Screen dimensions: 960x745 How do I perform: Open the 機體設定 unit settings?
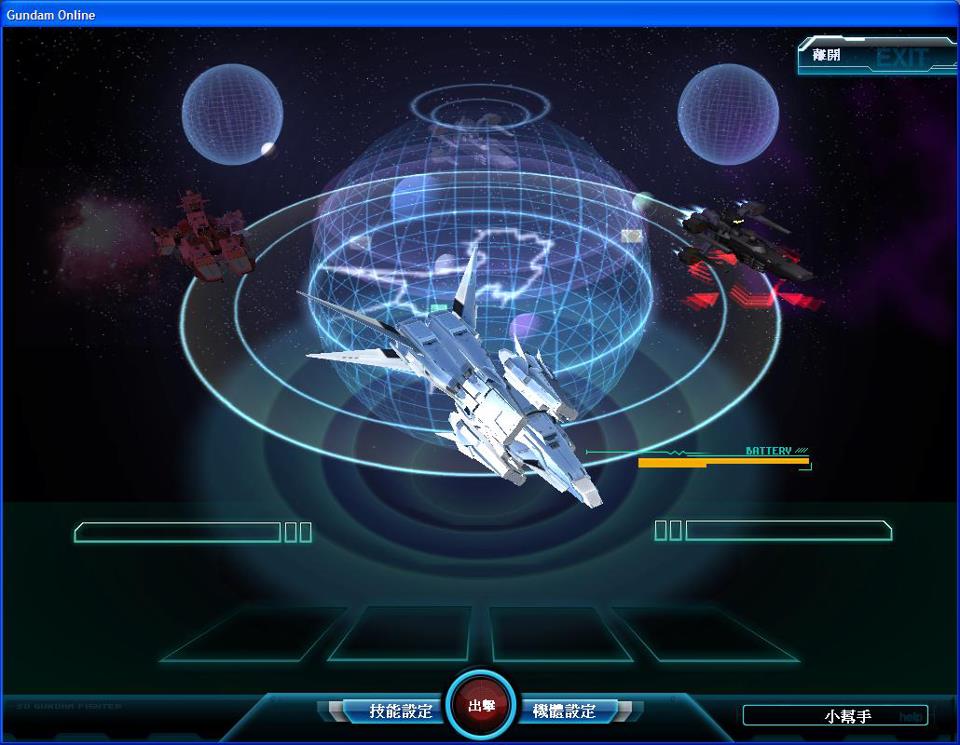pyautogui.click(x=564, y=711)
